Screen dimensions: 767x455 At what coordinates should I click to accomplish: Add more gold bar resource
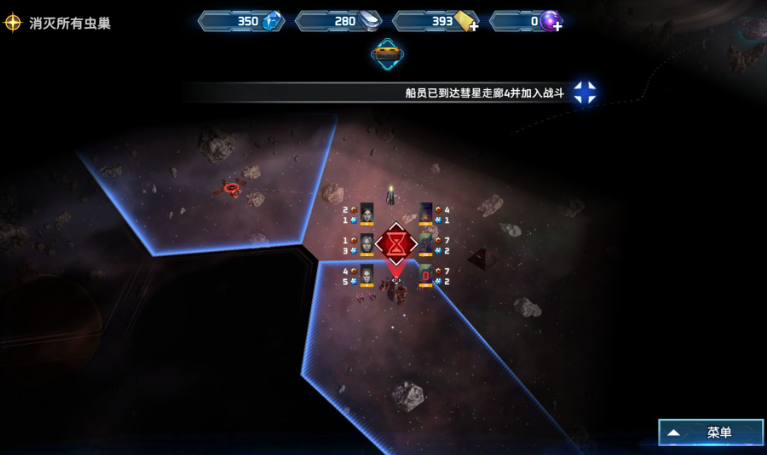[472, 25]
